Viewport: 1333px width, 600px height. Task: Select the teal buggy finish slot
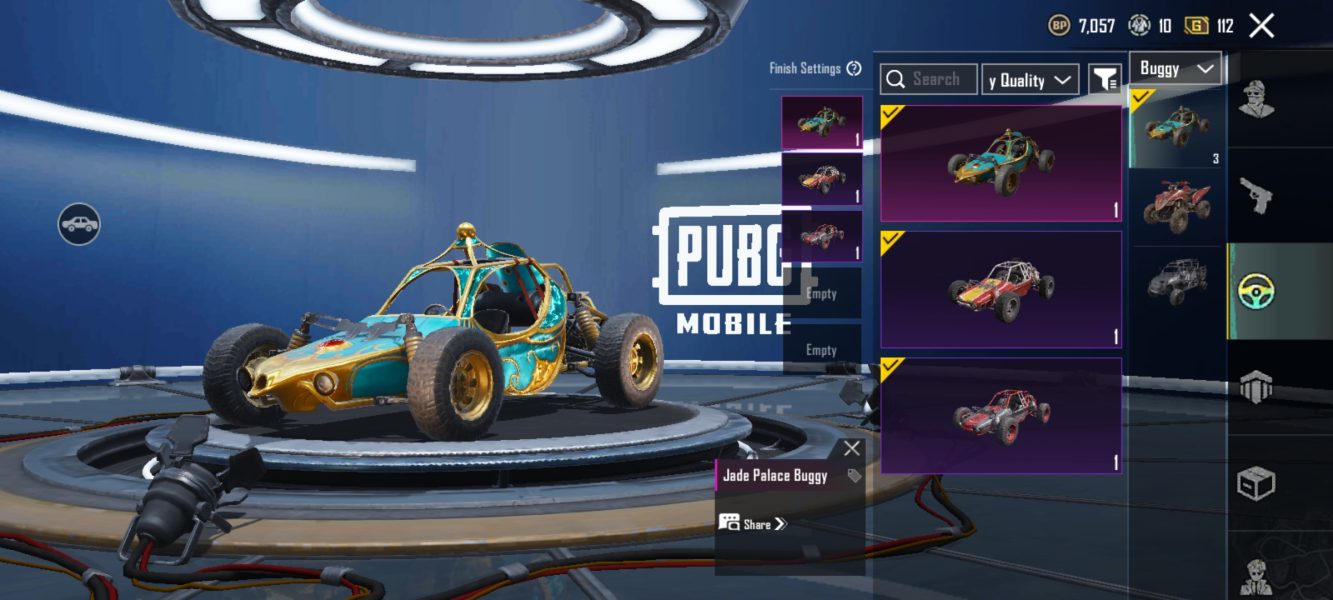(x=821, y=122)
